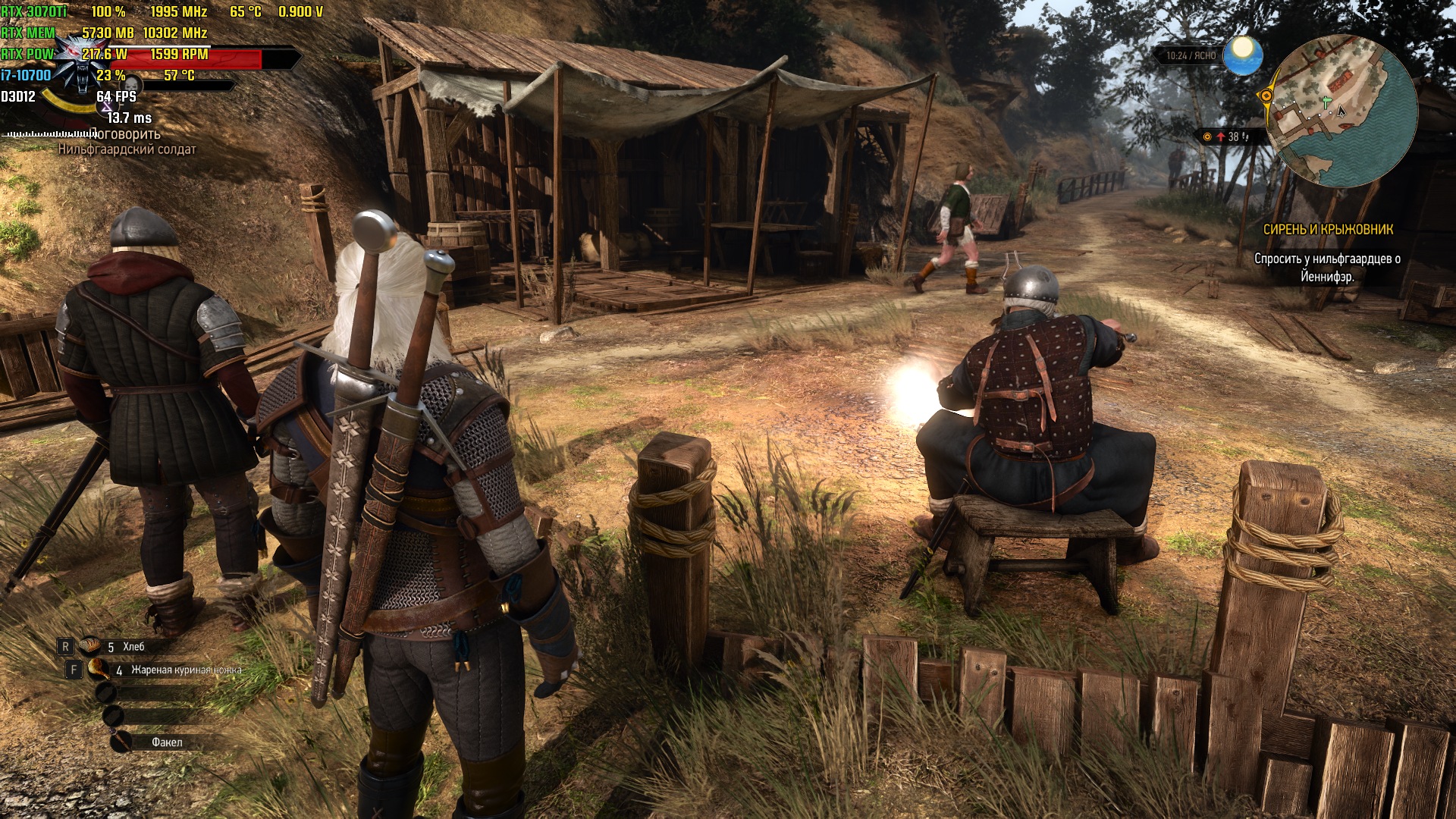This screenshot has height=819, width=1456.
Task: Select the green marker on the minimap
Action: coord(1326,101)
